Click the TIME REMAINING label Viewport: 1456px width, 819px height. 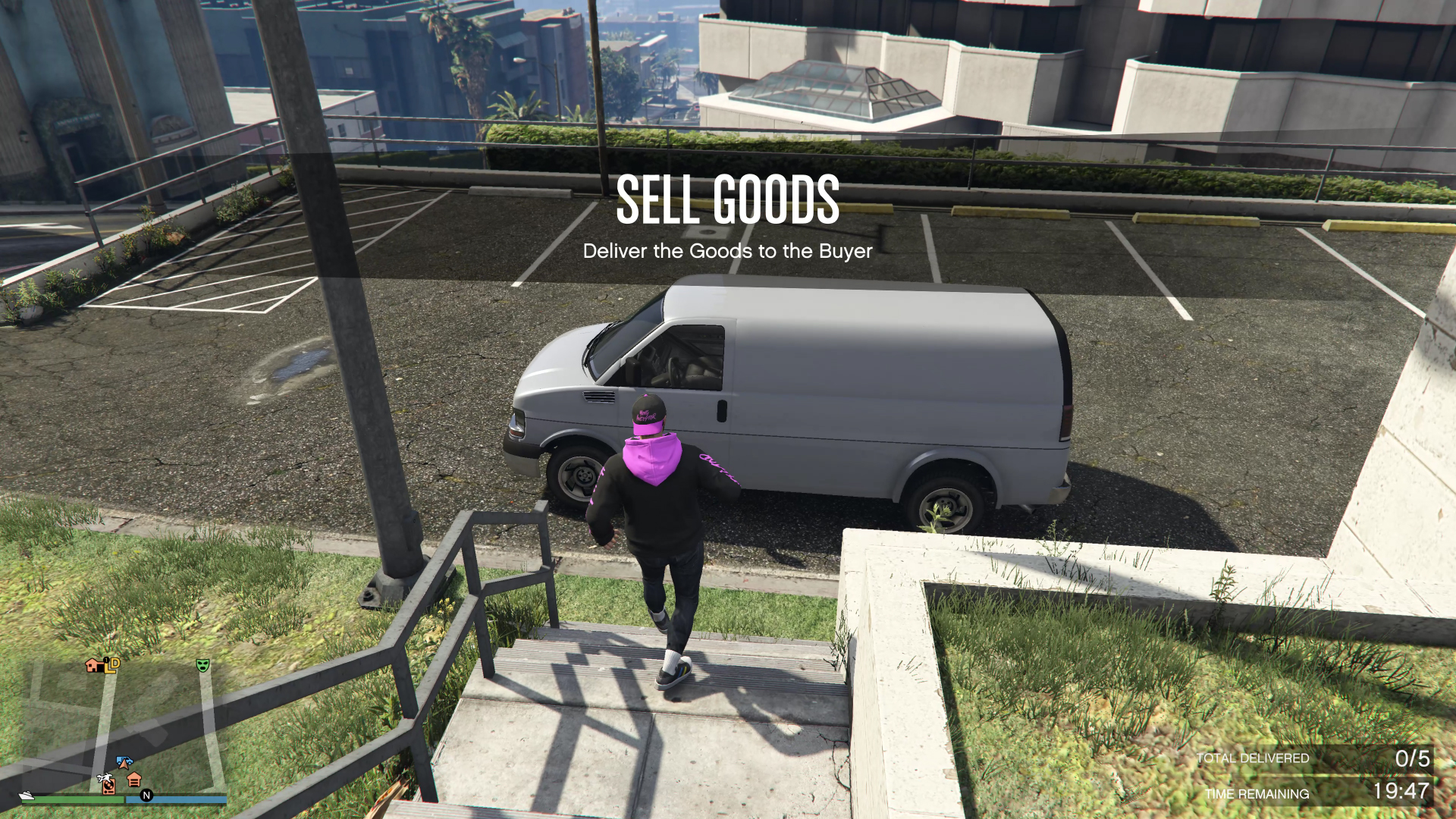tap(1257, 793)
